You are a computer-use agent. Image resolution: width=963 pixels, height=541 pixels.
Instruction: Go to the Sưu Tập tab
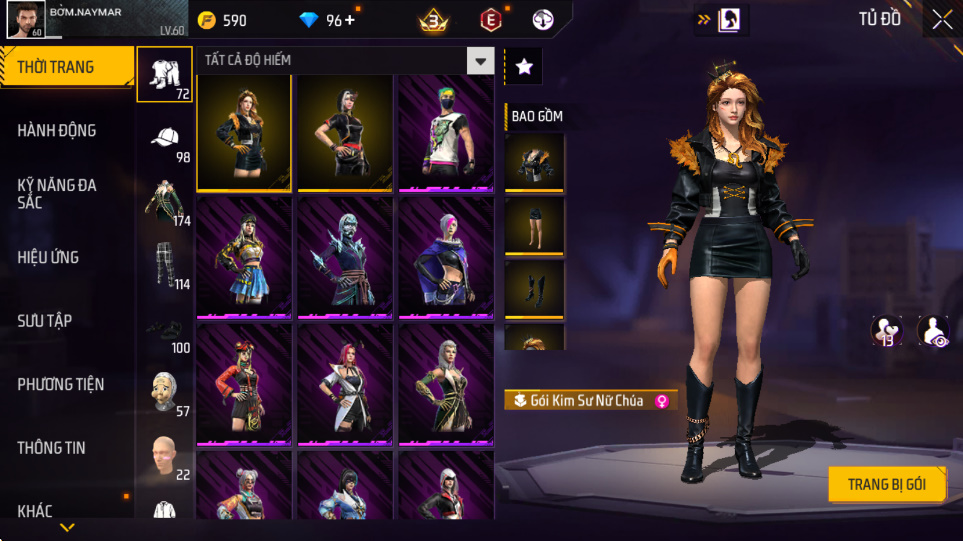(66, 321)
